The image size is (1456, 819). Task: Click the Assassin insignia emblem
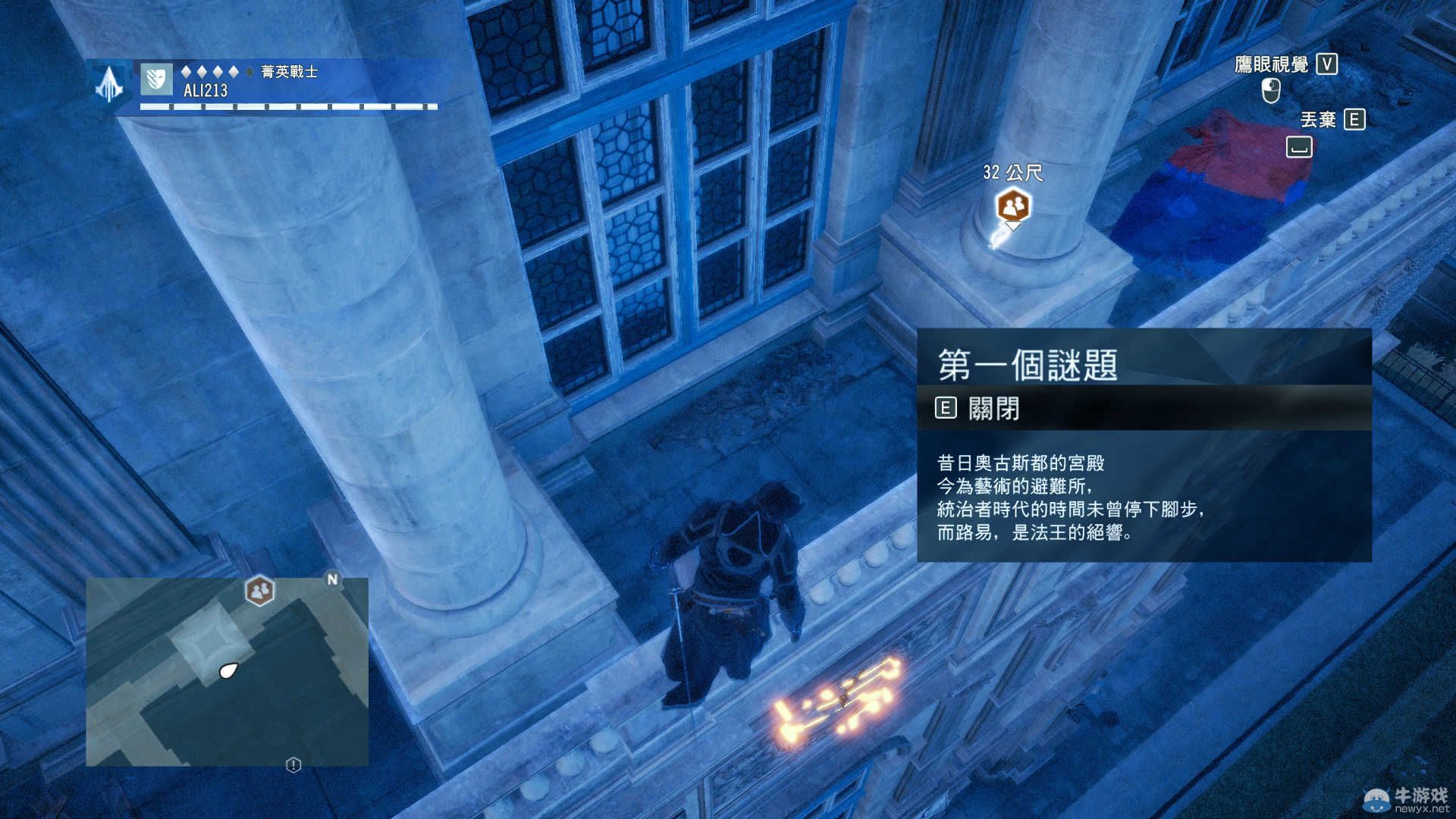110,83
